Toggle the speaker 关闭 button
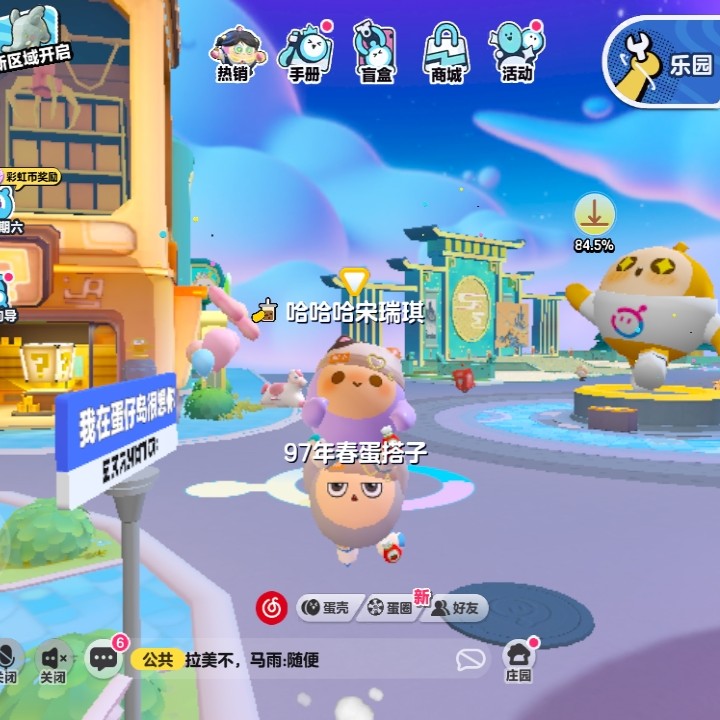Image resolution: width=720 pixels, height=720 pixels. tap(55, 660)
